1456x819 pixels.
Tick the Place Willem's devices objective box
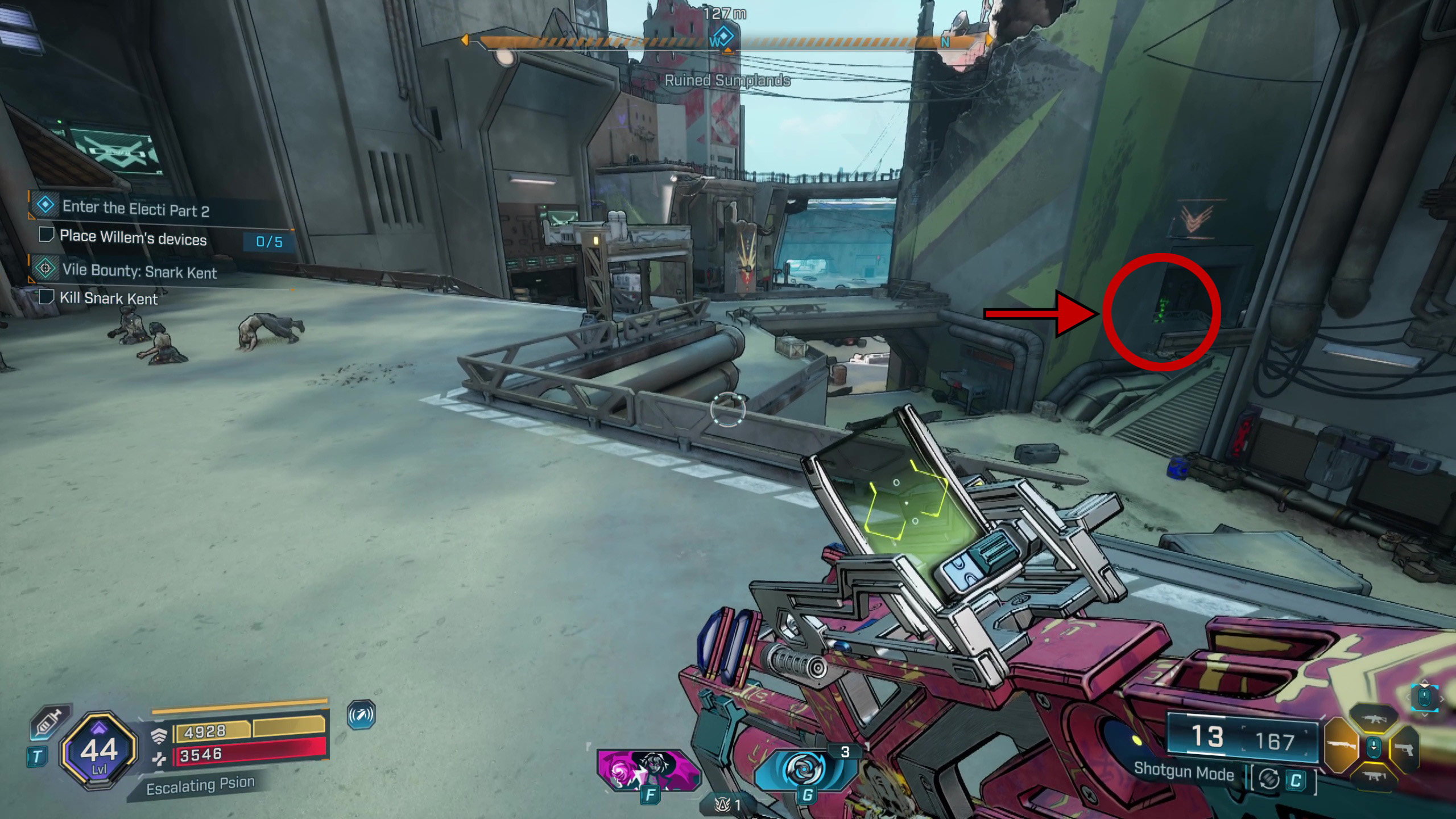click(x=45, y=235)
